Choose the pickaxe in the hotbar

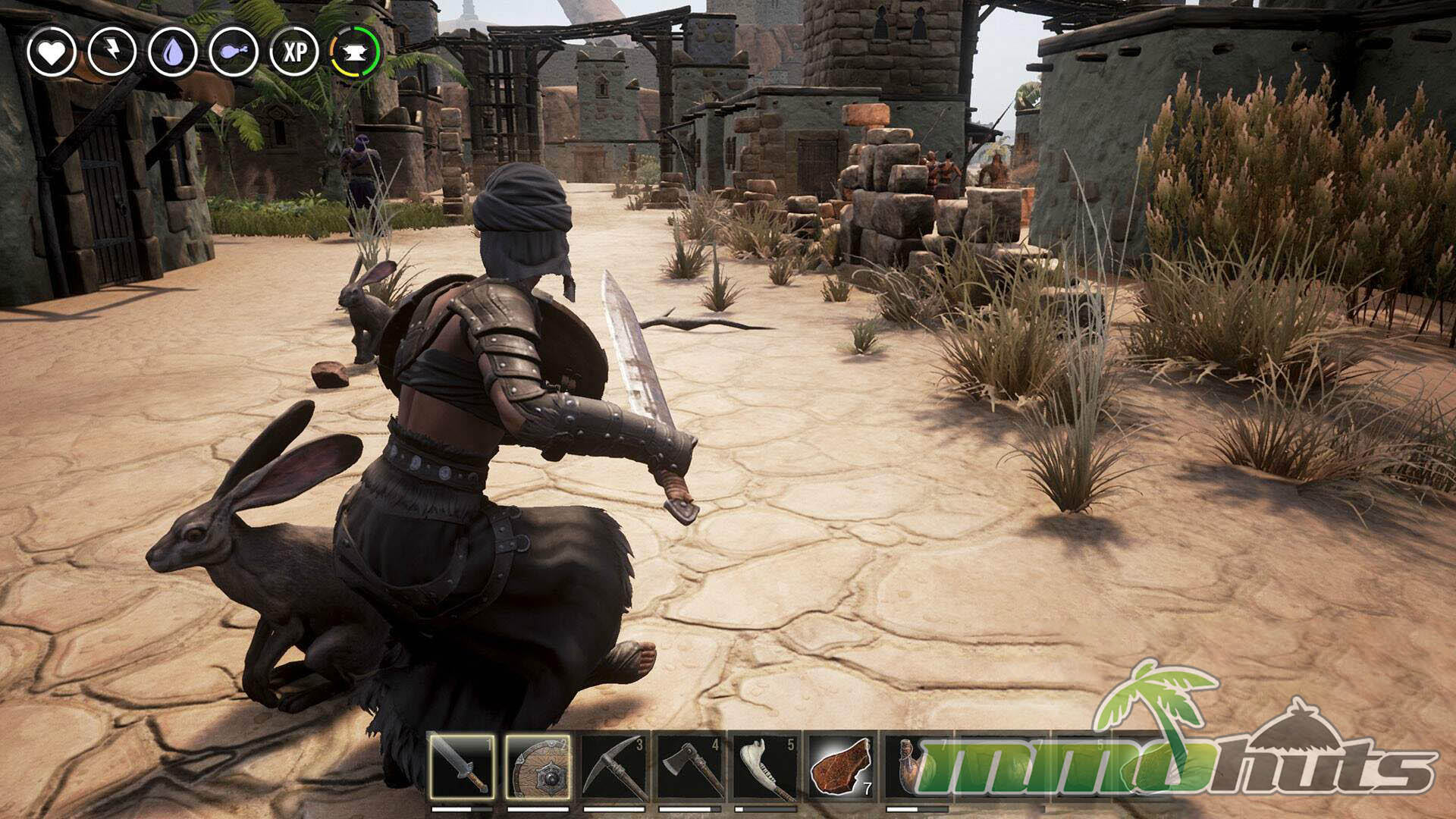(613, 766)
